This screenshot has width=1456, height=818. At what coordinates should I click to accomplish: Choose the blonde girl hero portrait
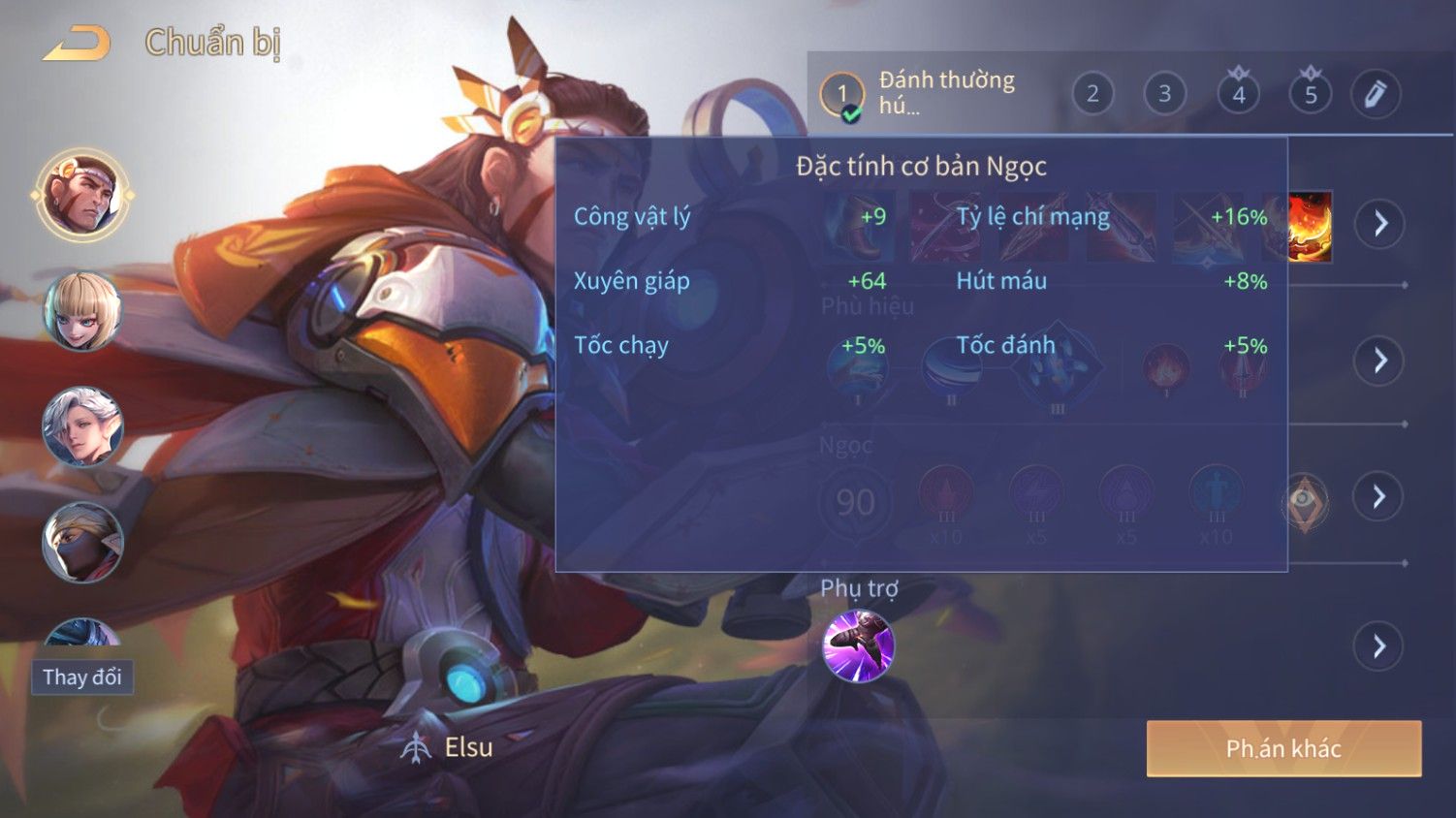(82, 311)
